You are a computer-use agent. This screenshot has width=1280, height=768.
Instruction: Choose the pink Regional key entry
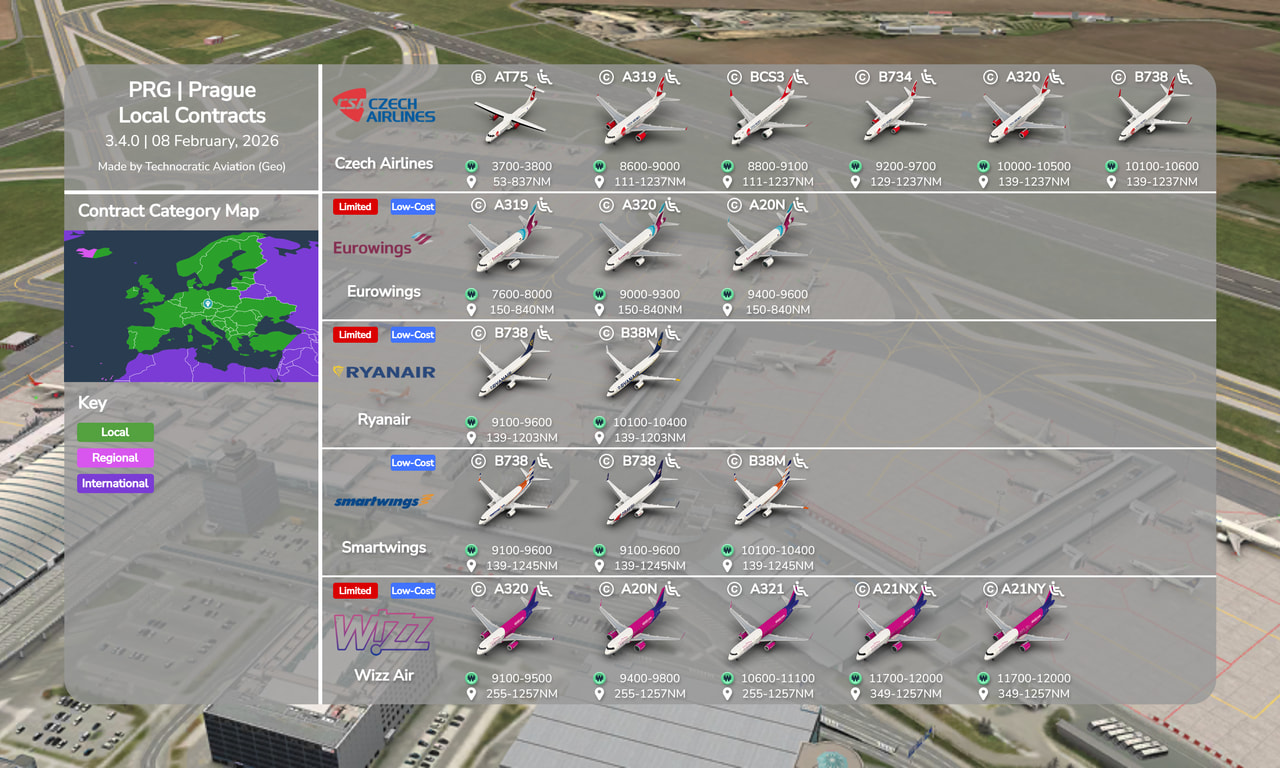click(115, 458)
